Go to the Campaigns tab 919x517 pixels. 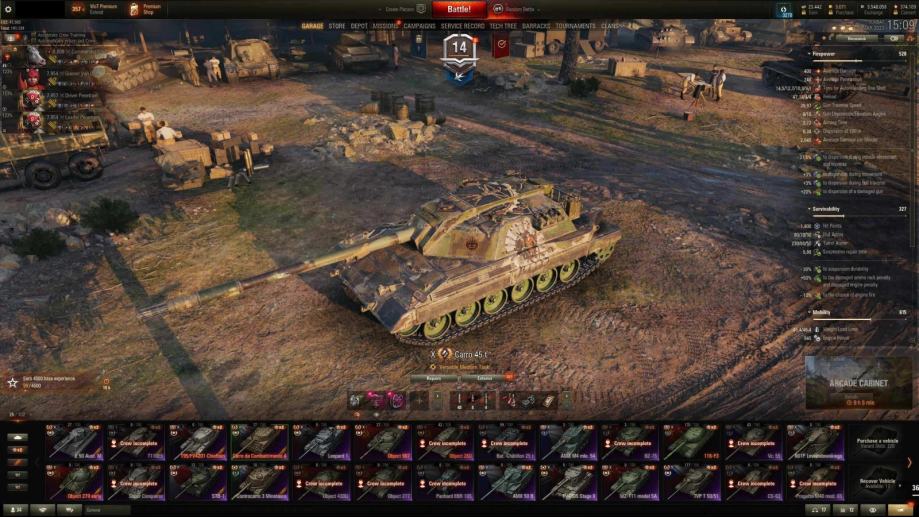[419, 26]
